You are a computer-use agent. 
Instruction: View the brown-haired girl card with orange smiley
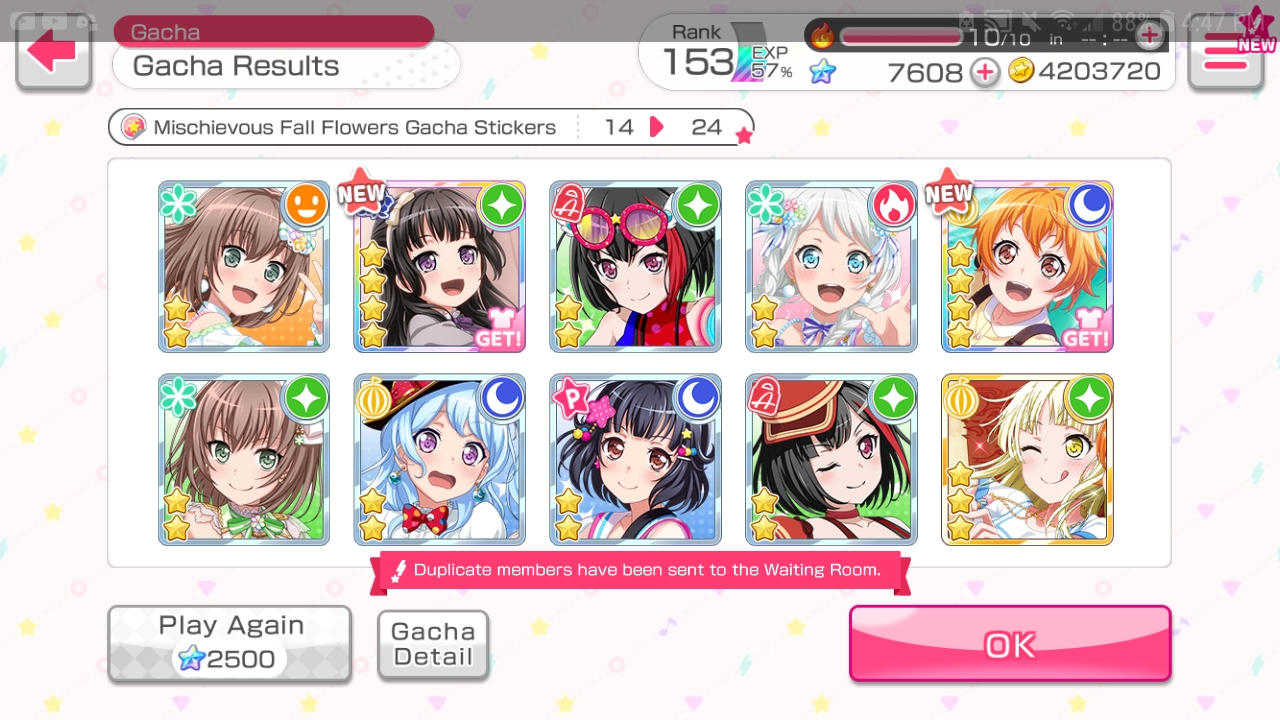(244, 267)
